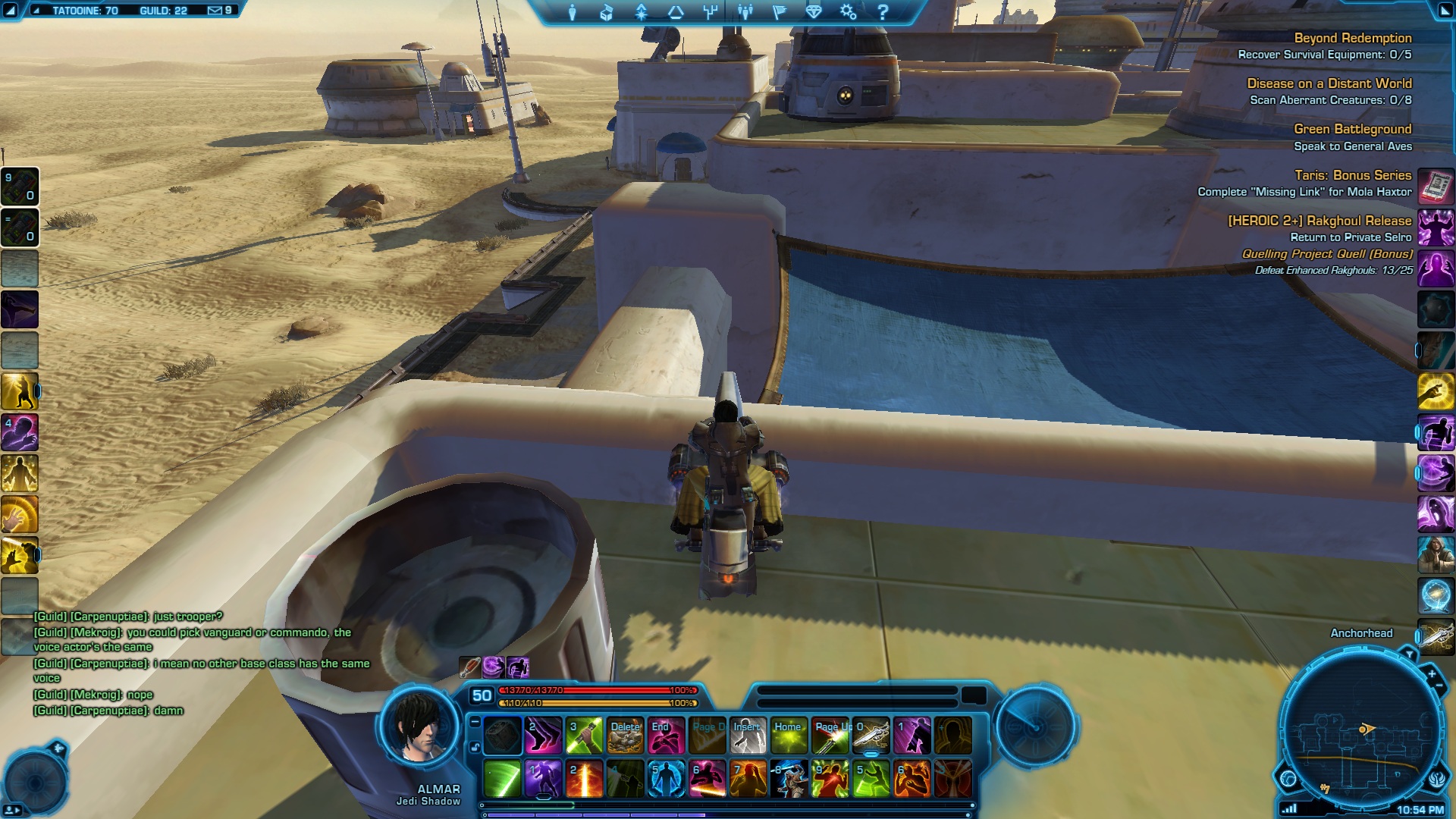Open the world map globe button
This screenshot has width=1456, height=819.
tap(1288, 778)
